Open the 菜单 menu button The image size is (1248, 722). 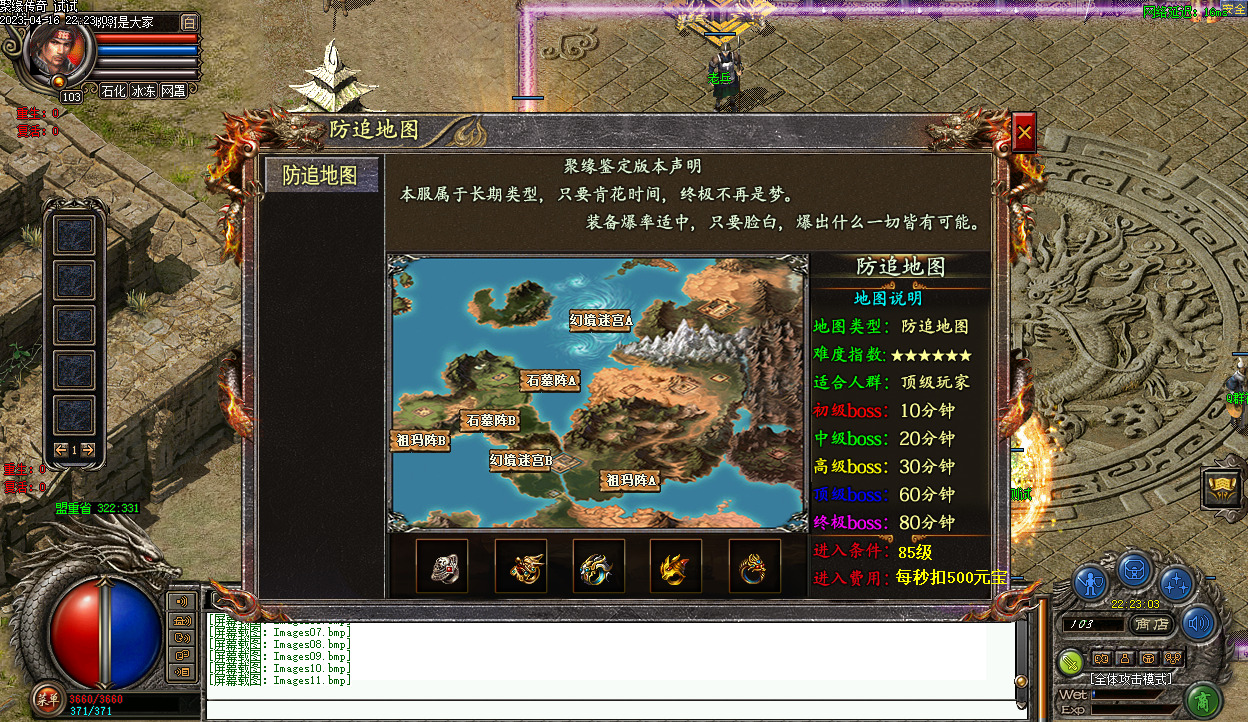[x=47, y=699]
